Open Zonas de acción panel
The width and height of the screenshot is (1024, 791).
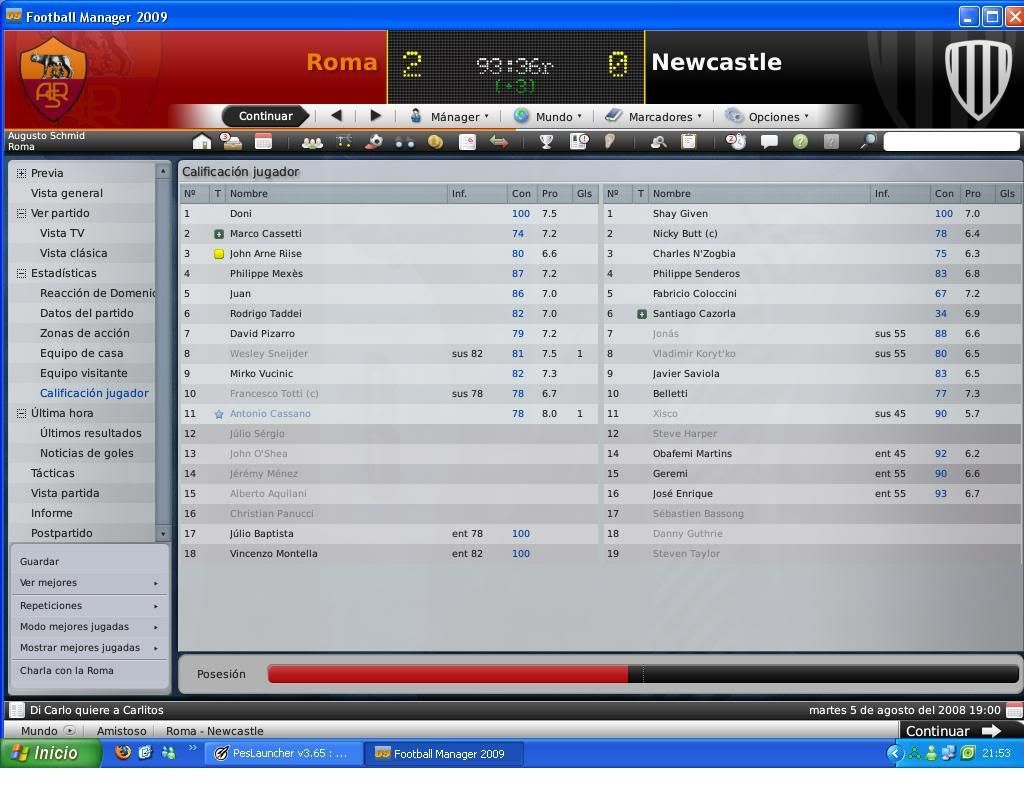click(85, 333)
